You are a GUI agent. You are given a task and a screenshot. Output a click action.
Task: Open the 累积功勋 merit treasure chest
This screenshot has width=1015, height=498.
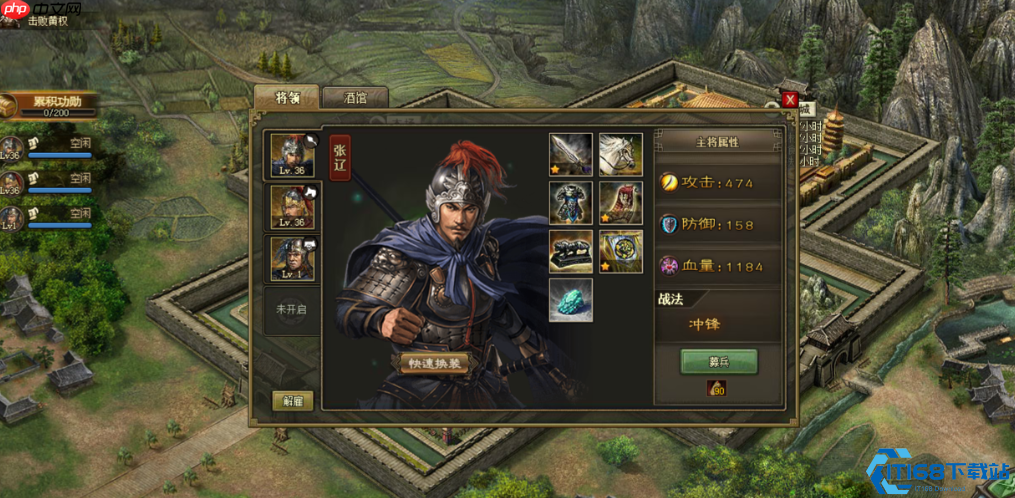click(9, 105)
